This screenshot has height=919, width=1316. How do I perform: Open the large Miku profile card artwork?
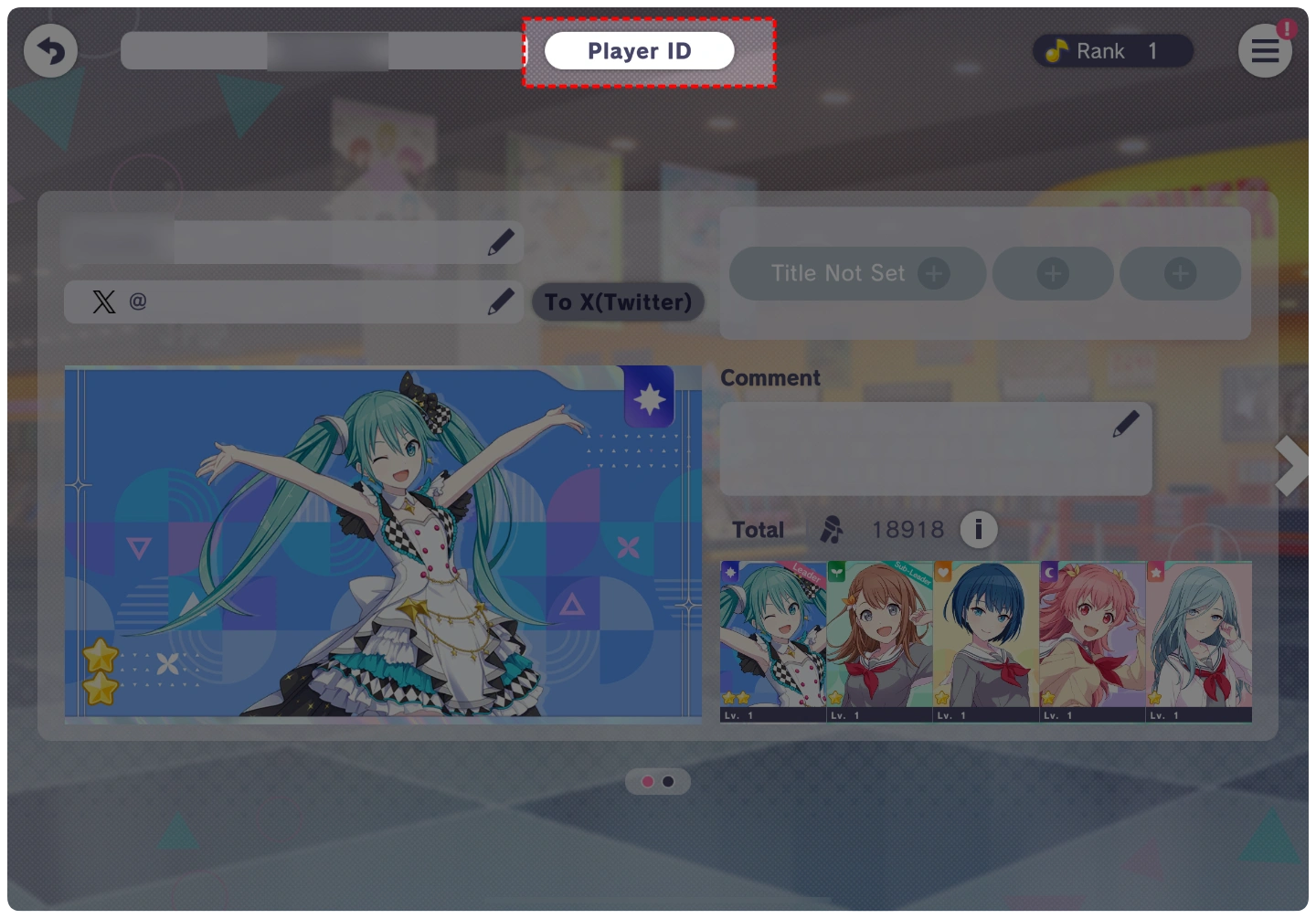(383, 542)
